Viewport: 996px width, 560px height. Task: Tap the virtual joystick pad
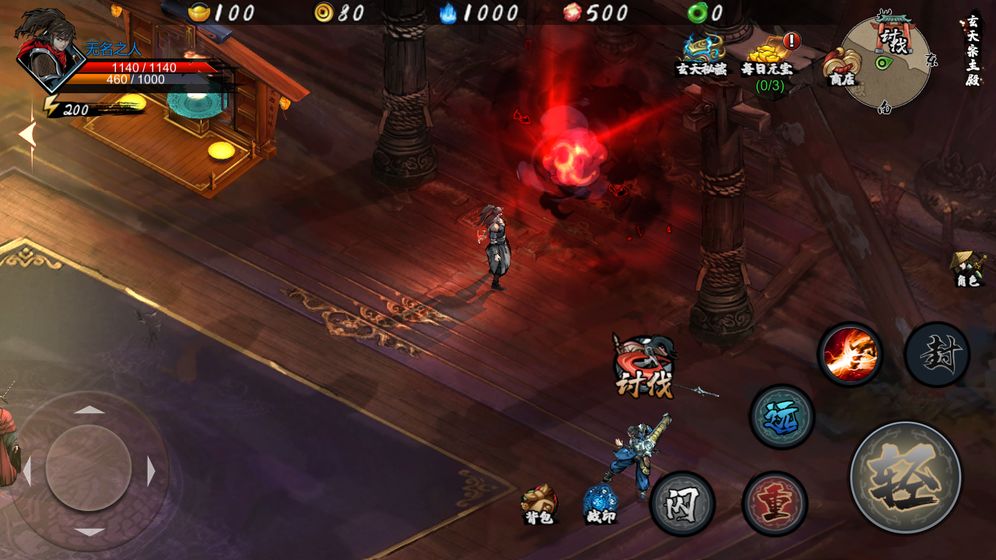click(89, 469)
